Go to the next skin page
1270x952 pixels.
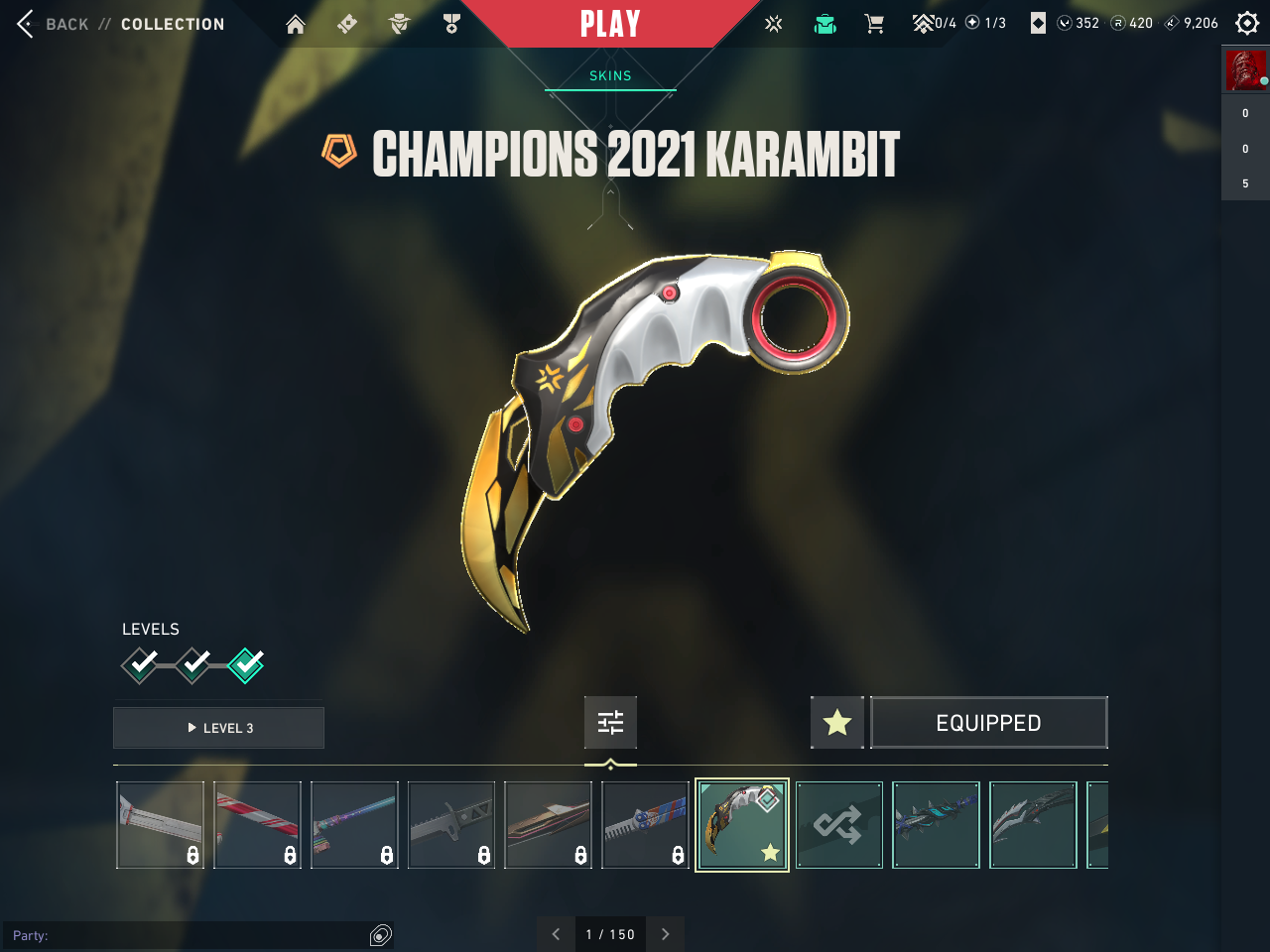[x=666, y=934]
